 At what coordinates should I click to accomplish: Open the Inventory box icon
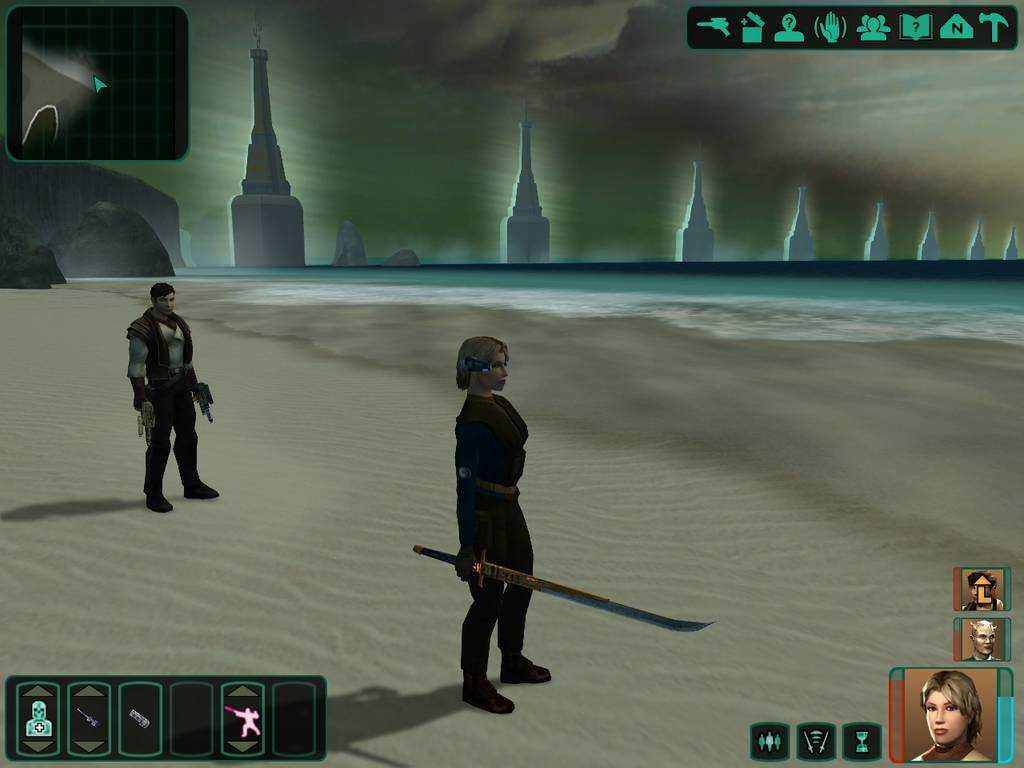click(752, 27)
